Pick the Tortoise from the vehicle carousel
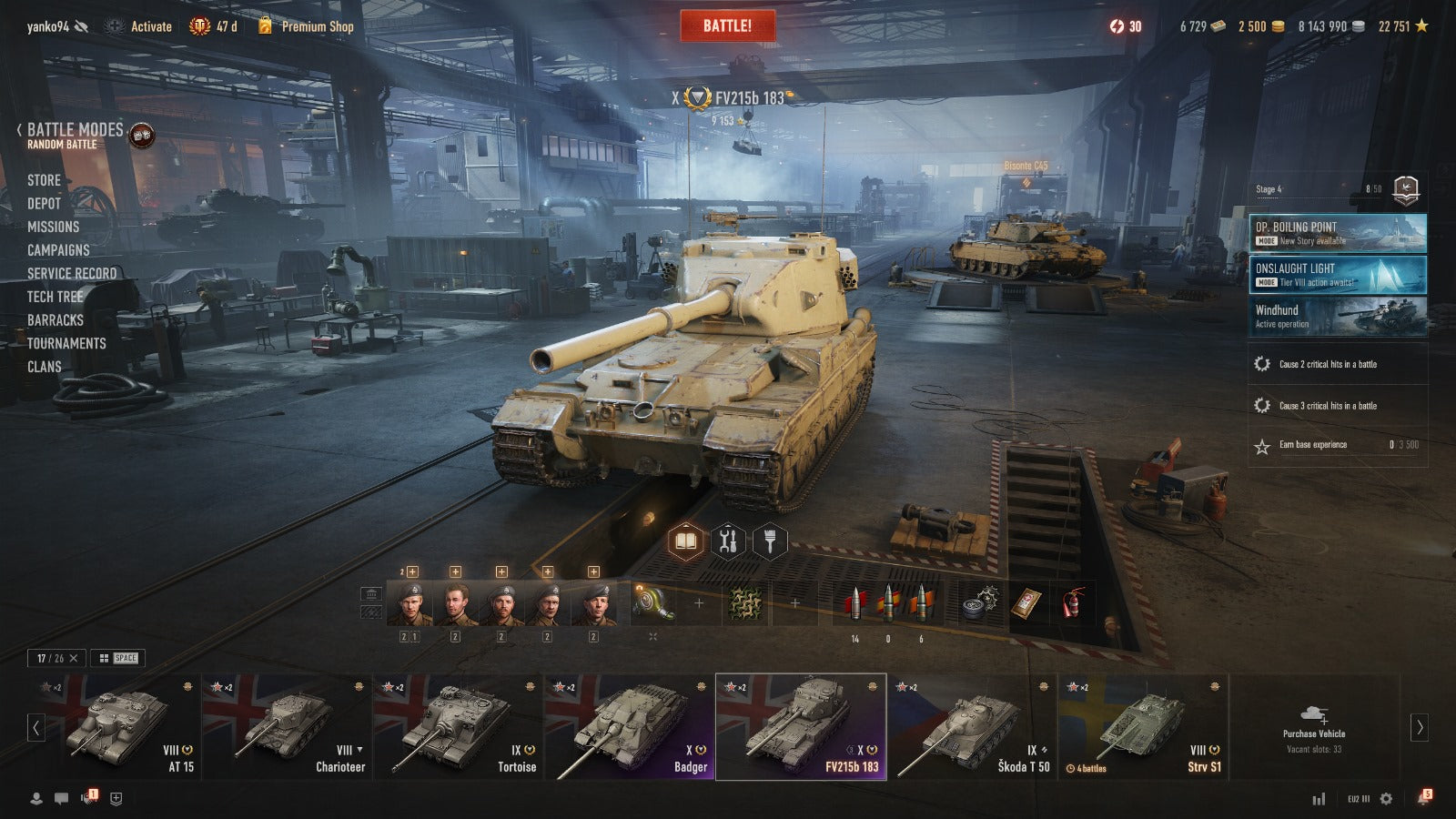1456x819 pixels. pyautogui.click(x=458, y=727)
